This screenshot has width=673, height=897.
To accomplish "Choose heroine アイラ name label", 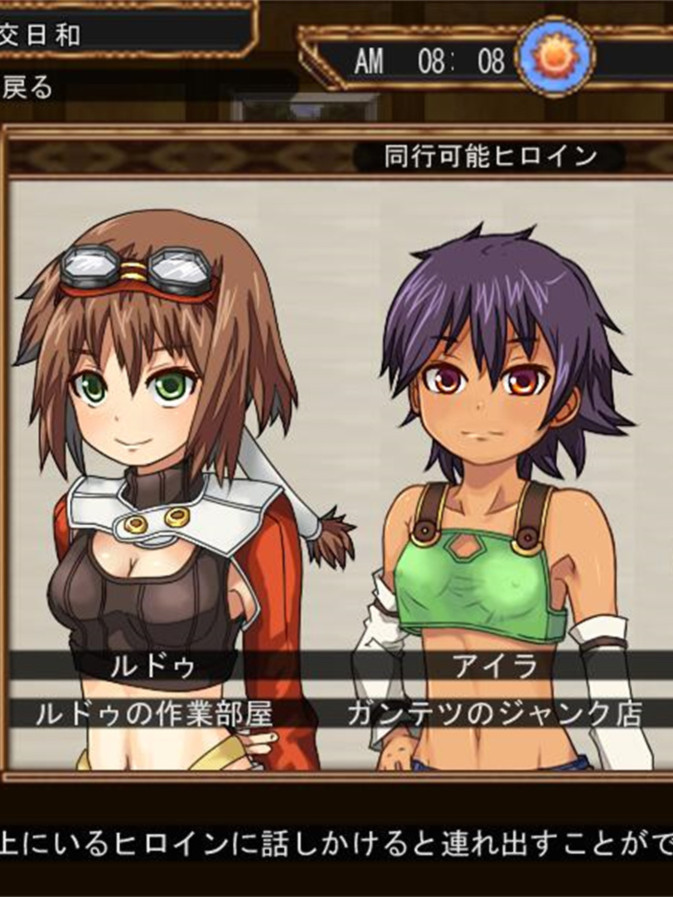I will point(494,665).
